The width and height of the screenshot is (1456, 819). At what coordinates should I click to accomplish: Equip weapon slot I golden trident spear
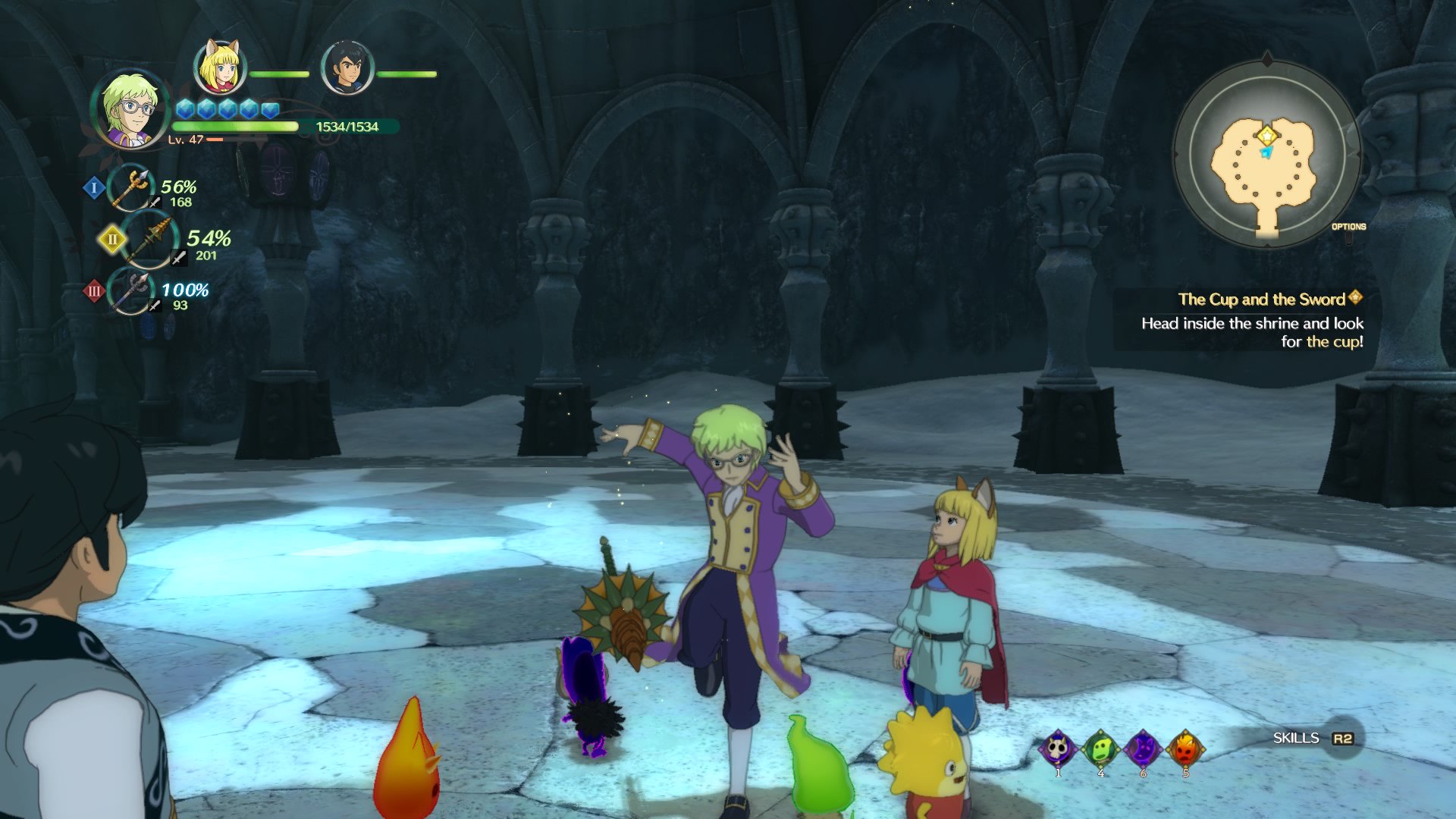pyautogui.click(x=132, y=187)
